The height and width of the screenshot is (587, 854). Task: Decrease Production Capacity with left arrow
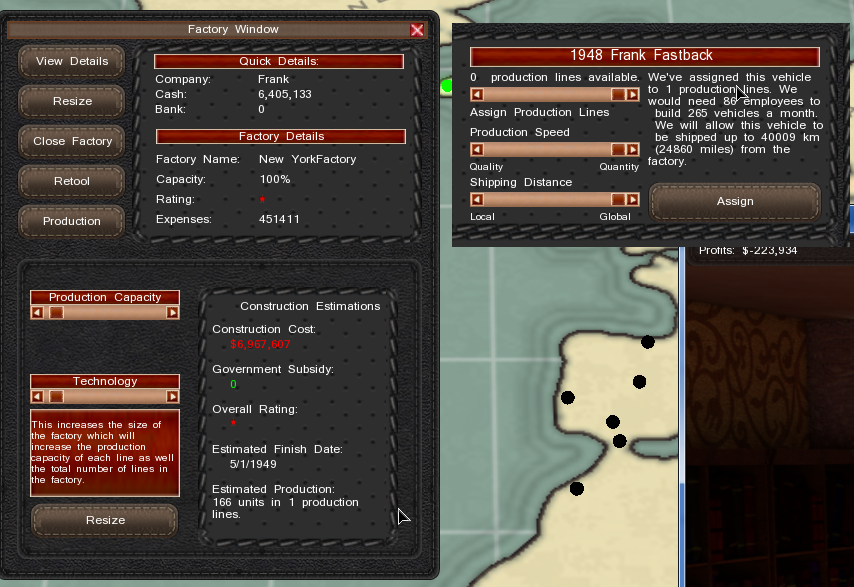(x=37, y=312)
